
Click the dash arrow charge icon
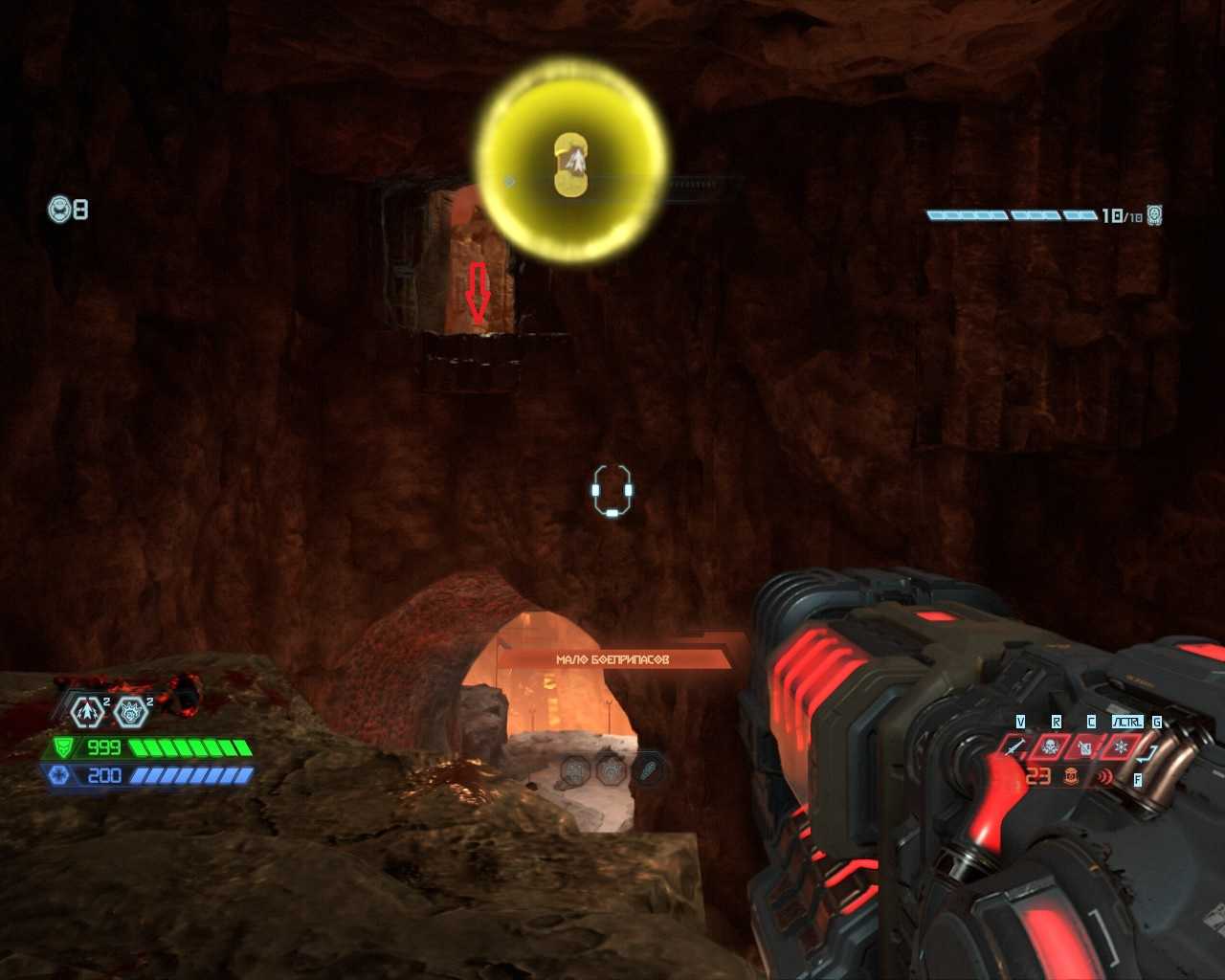[x=88, y=711]
